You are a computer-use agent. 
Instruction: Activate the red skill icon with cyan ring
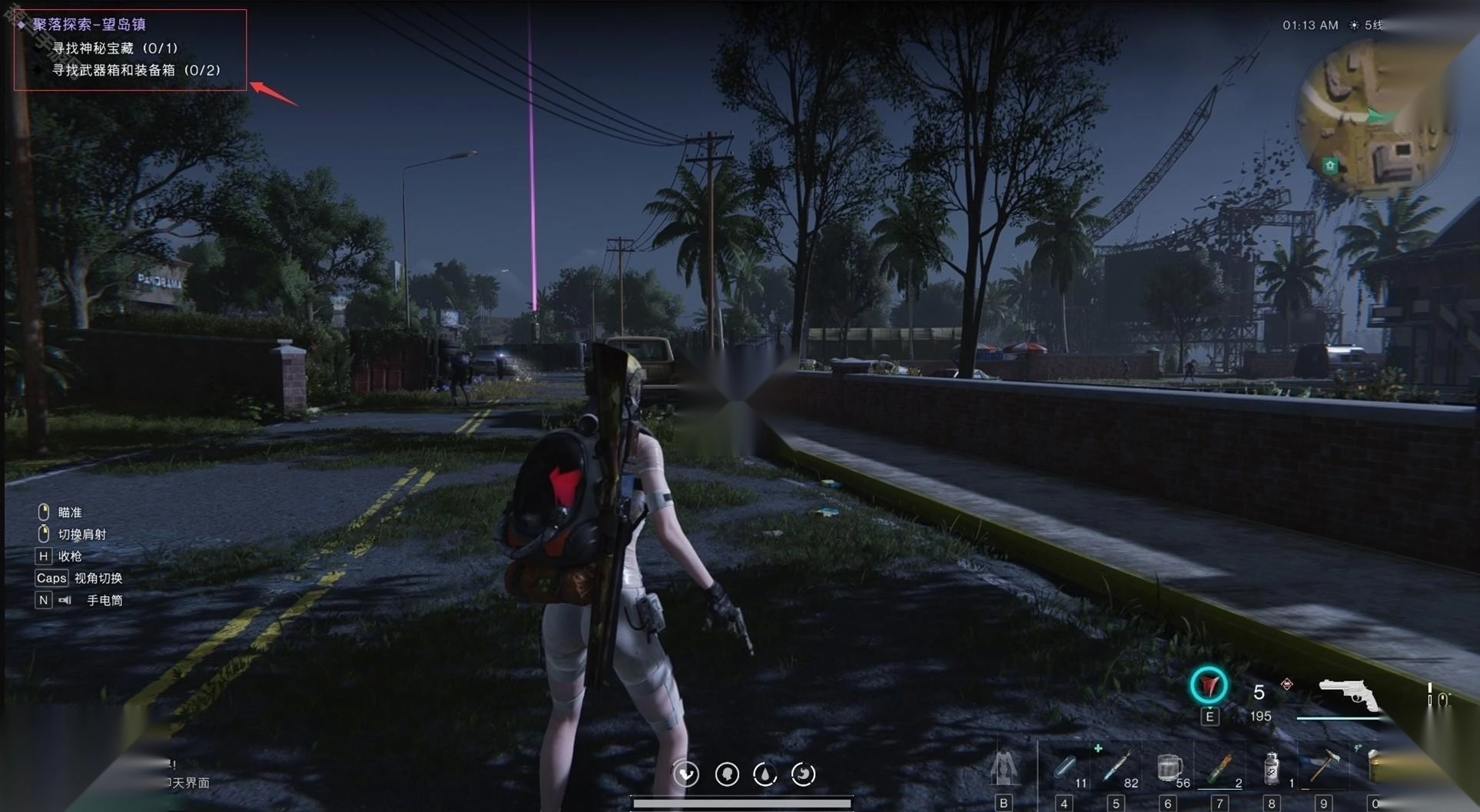[x=1208, y=685]
